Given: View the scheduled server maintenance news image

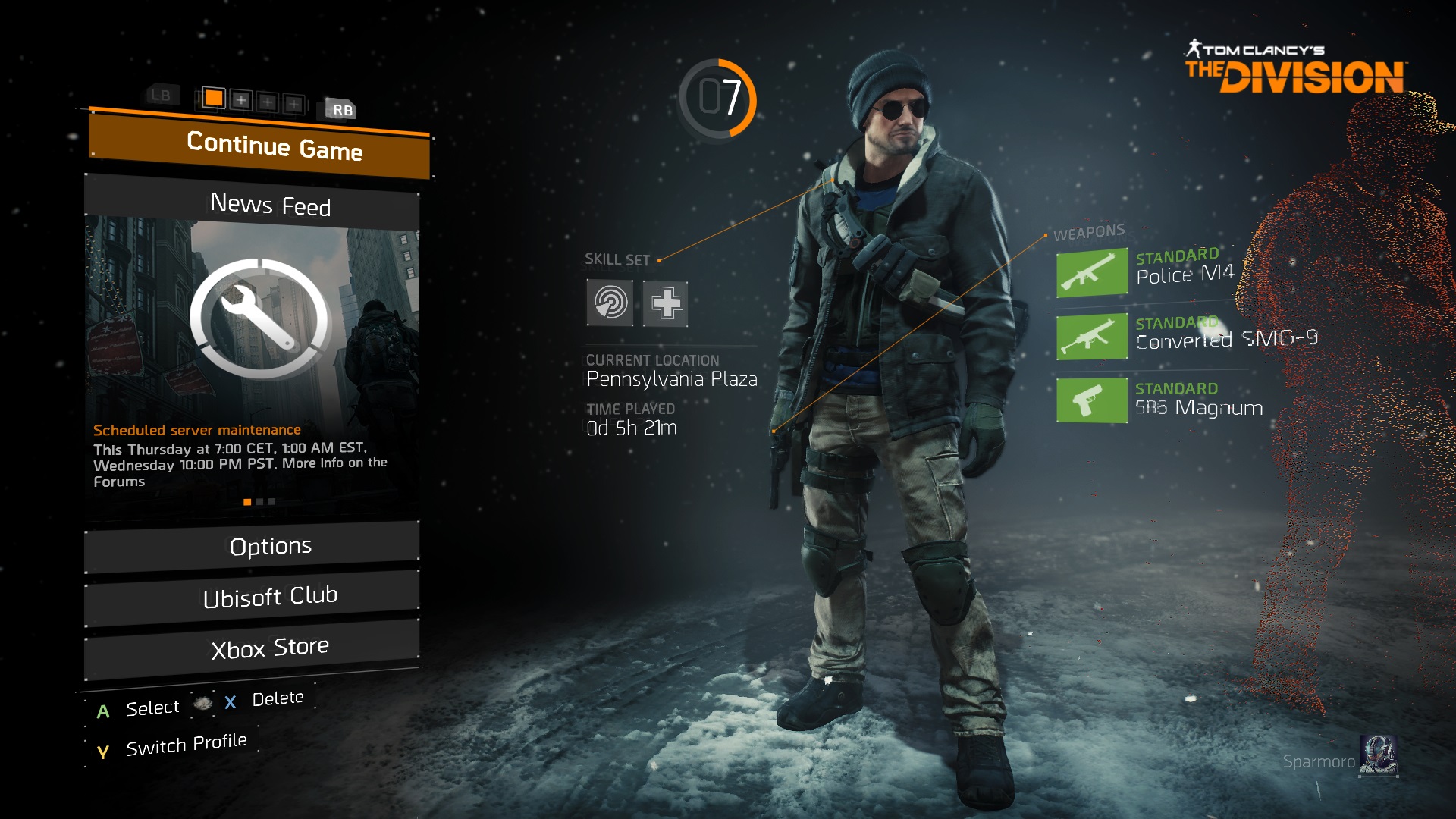Looking at the screenshot, I should click(x=253, y=318).
